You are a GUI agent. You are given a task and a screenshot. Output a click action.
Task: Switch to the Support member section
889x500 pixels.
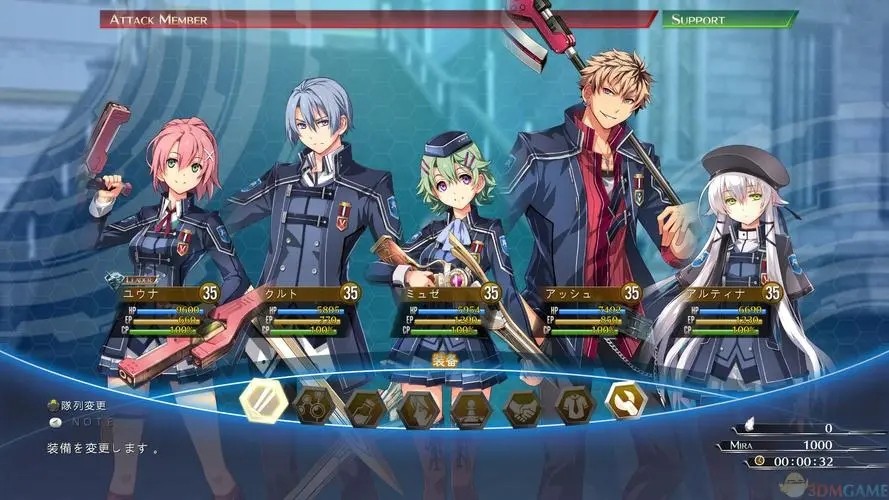(x=730, y=19)
